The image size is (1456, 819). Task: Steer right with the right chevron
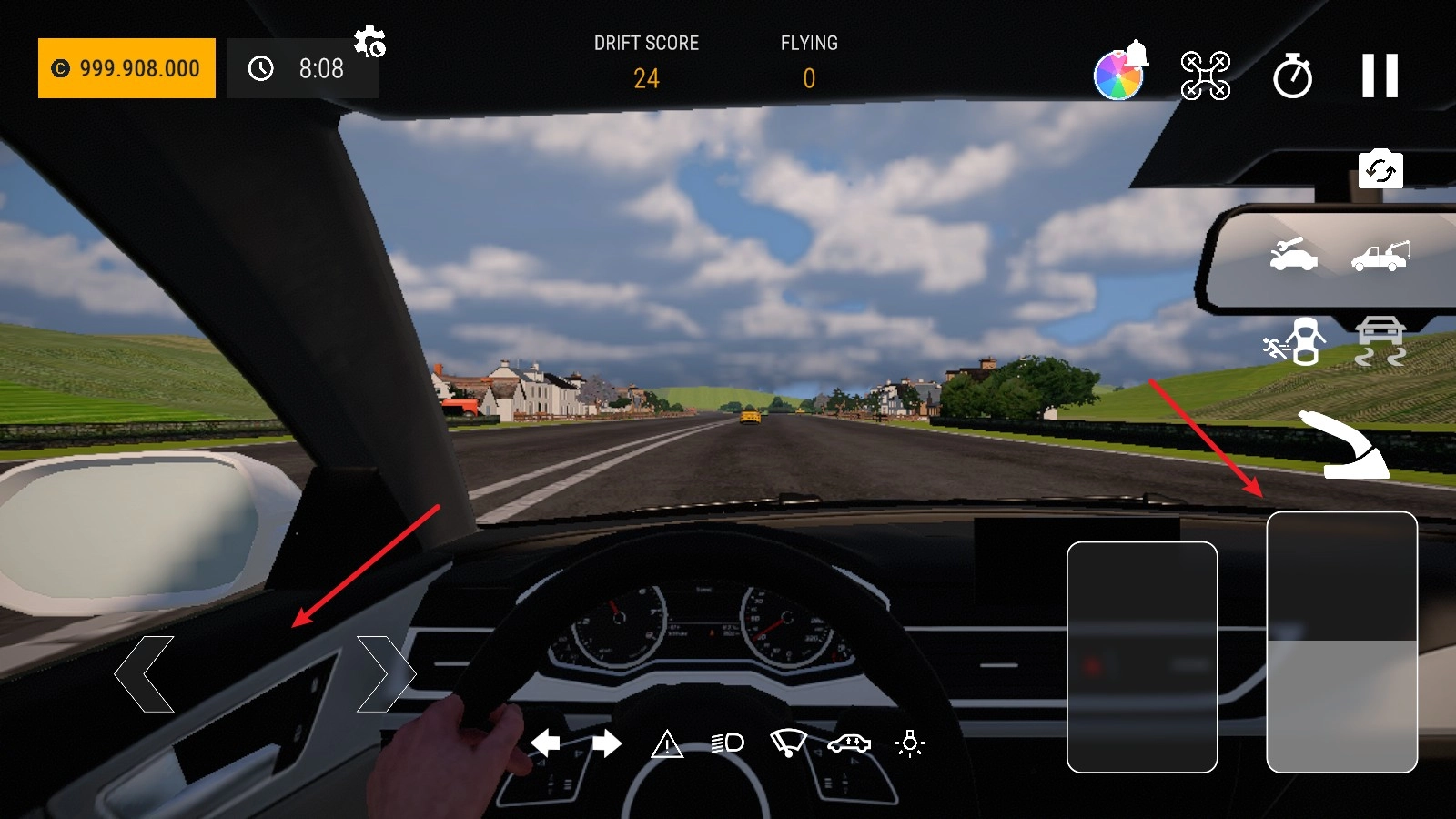[x=386, y=673]
